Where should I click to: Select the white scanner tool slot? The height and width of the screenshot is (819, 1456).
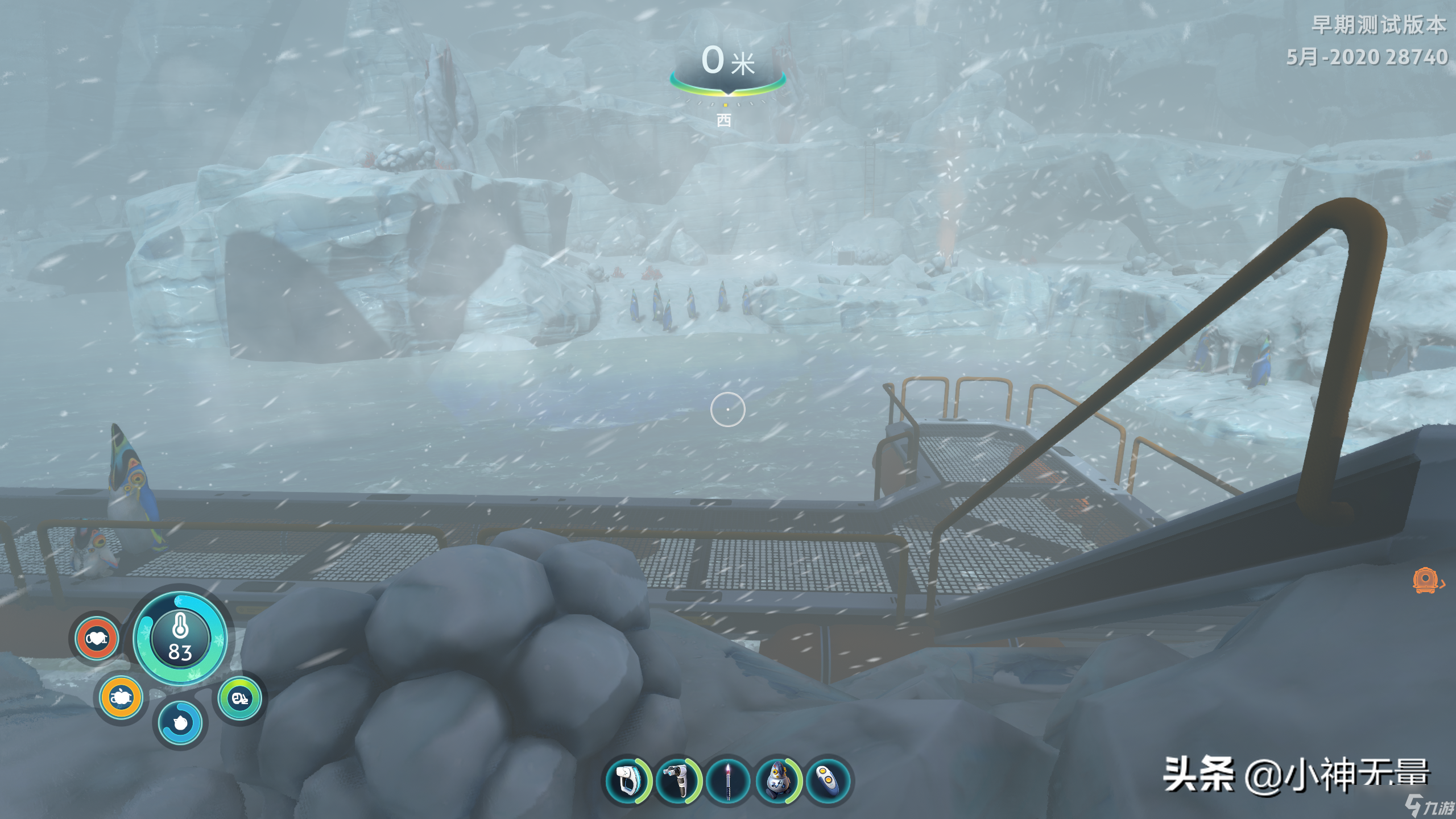click(627, 780)
